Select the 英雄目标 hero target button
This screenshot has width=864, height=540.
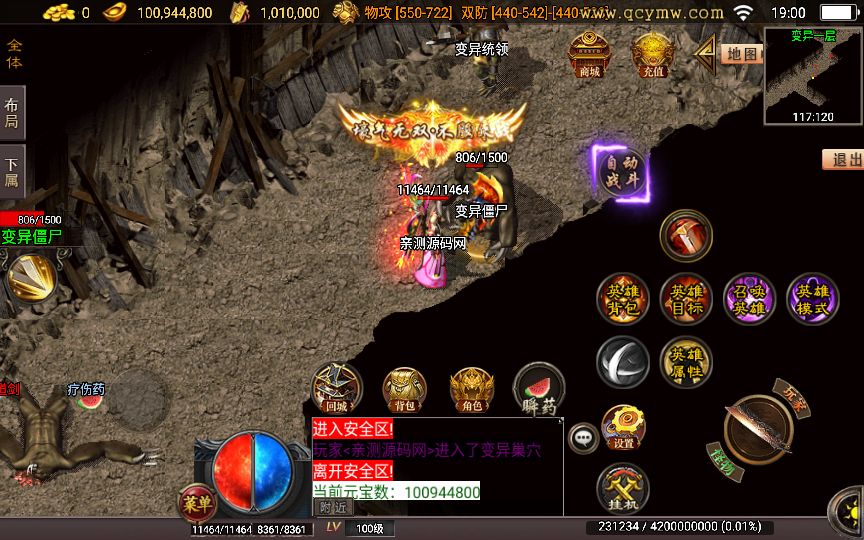pyautogui.click(x=686, y=299)
